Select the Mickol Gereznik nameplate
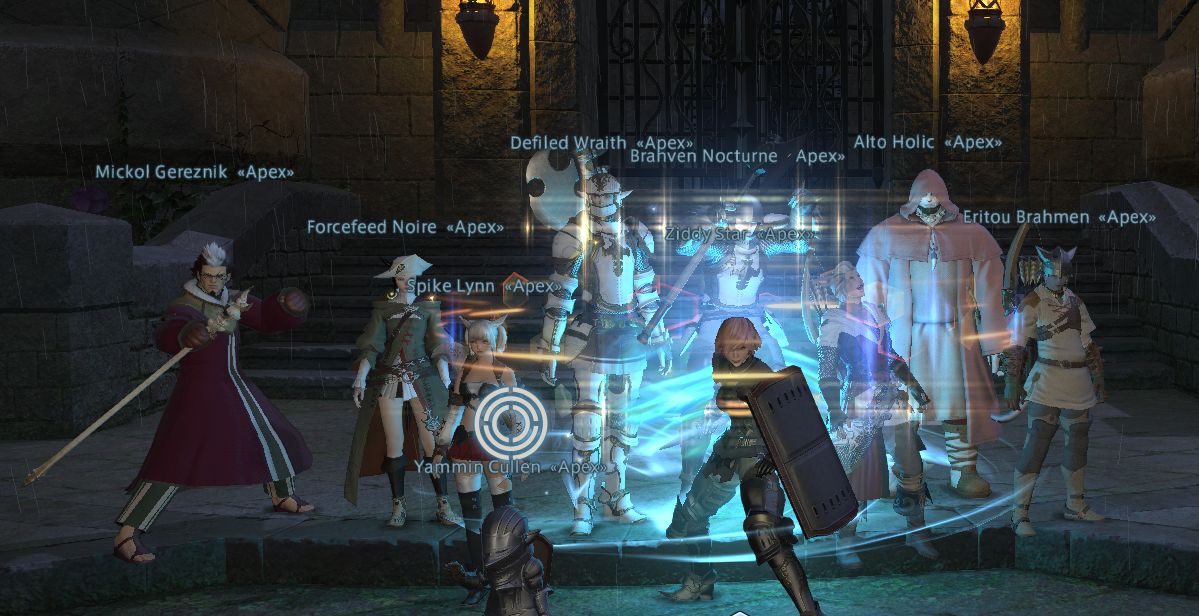Screen dimensions: 1199x616 click(194, 172)
